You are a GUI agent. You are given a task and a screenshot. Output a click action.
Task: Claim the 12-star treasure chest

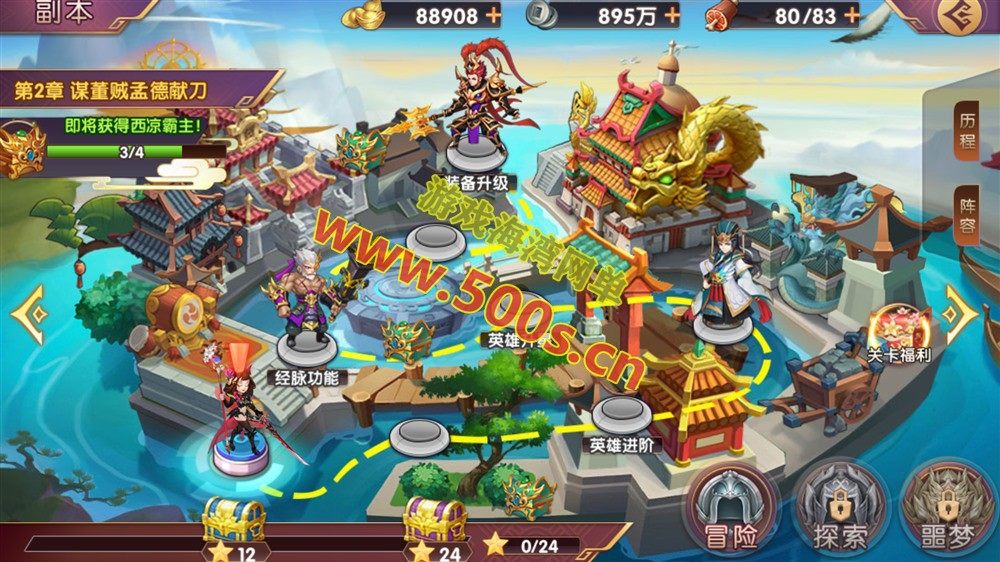pos(233,520)
